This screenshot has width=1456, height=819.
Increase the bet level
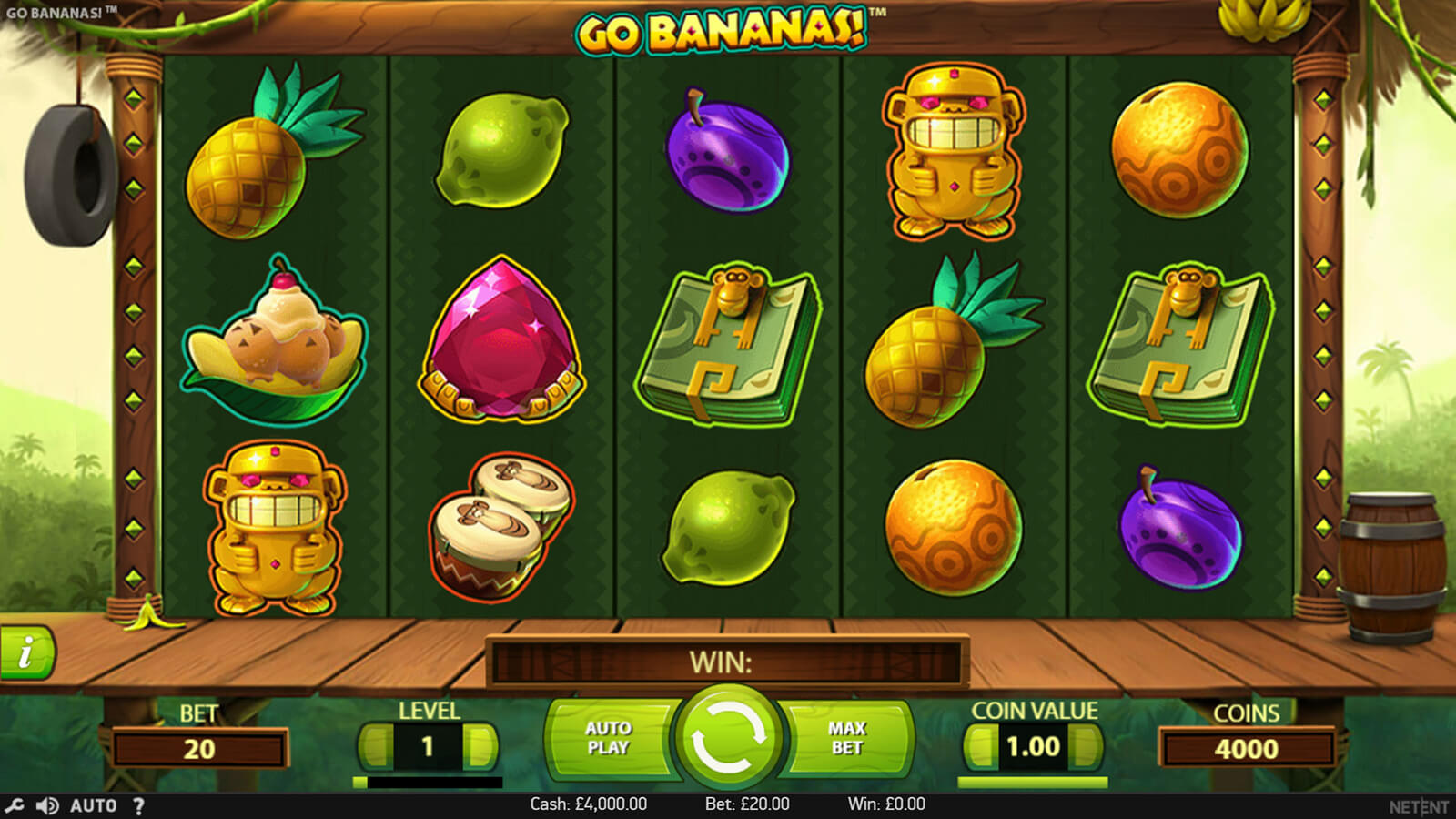(480, 747)
